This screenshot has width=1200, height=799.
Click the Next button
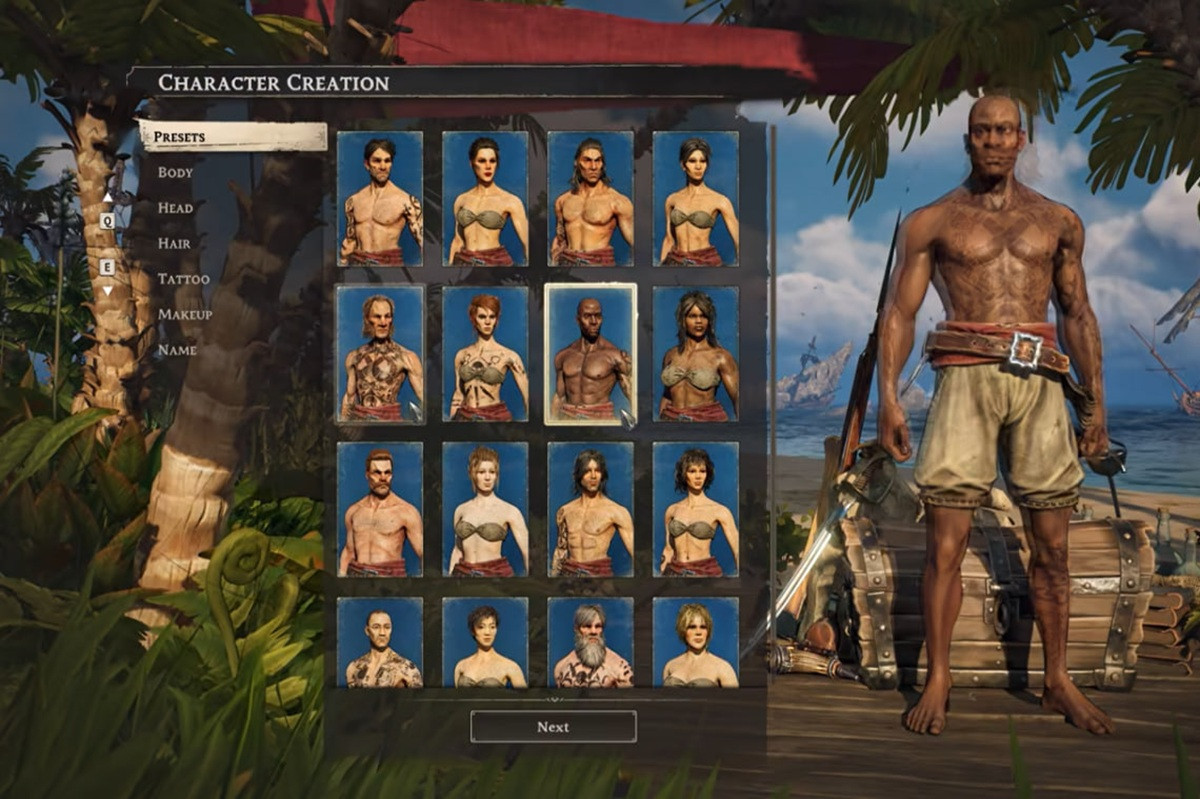point(553,727)
